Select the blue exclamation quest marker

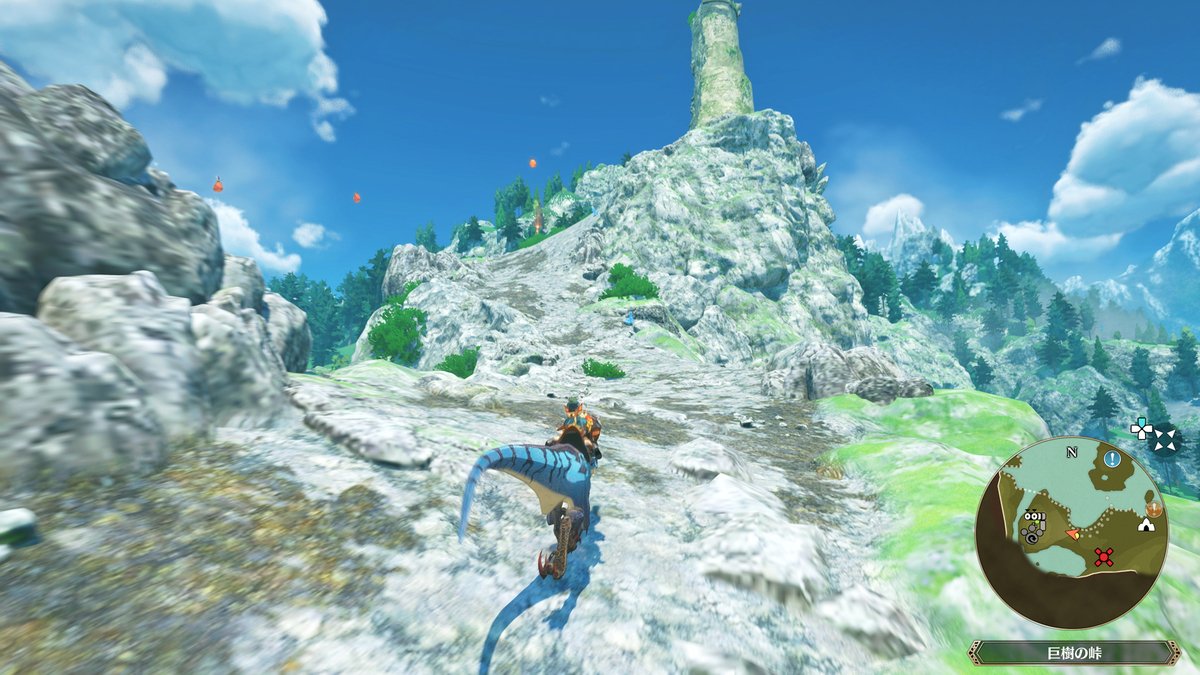click(x=1113, y=459)
